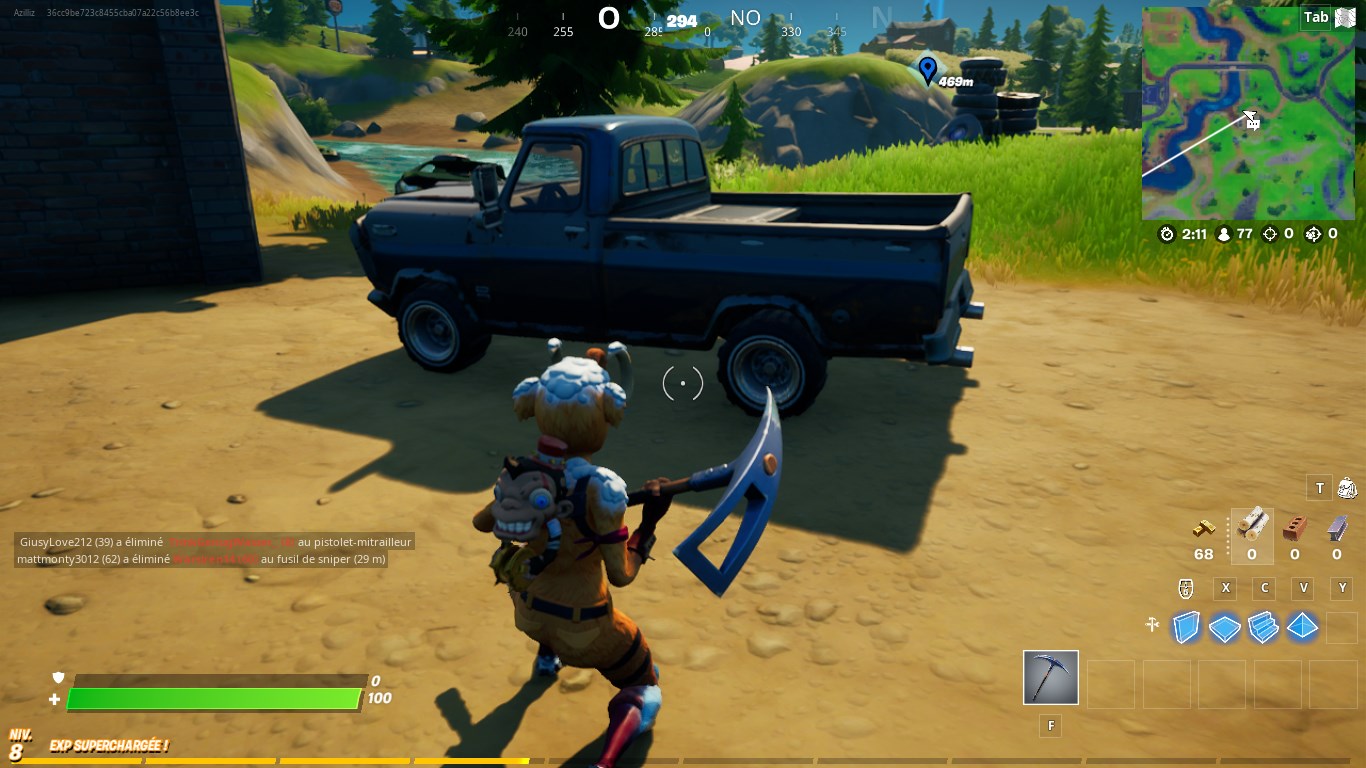Click the storm timer icon below the minimap

click(1166, 233)
